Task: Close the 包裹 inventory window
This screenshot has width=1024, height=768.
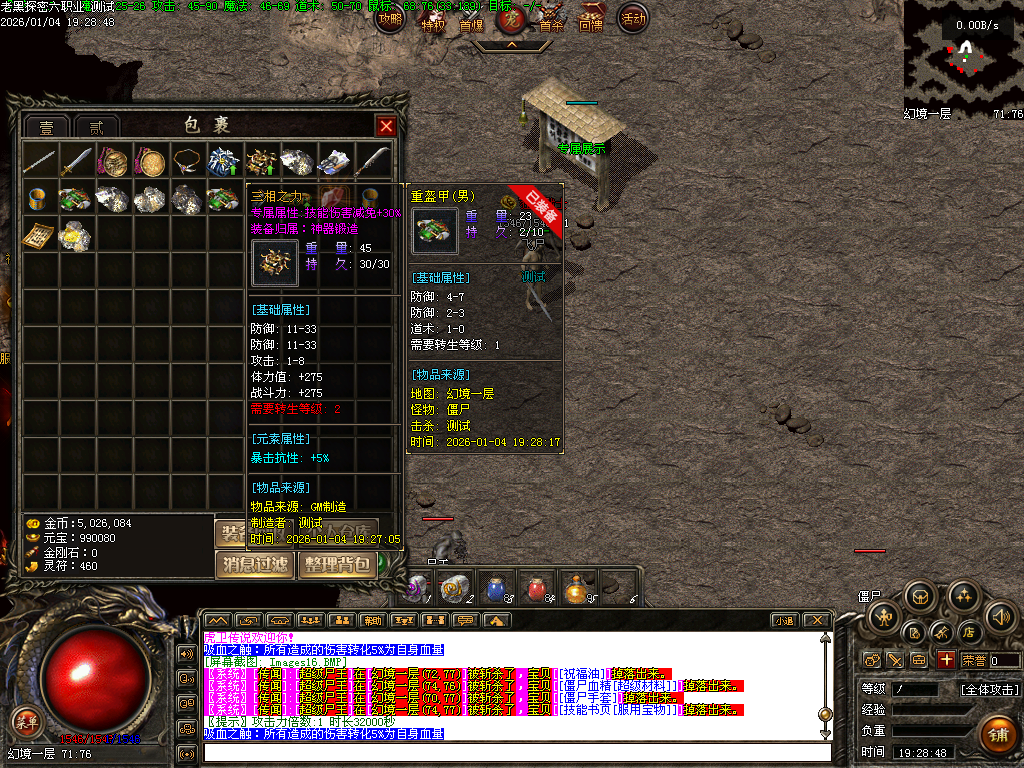Action: click(x=385, y=126)
